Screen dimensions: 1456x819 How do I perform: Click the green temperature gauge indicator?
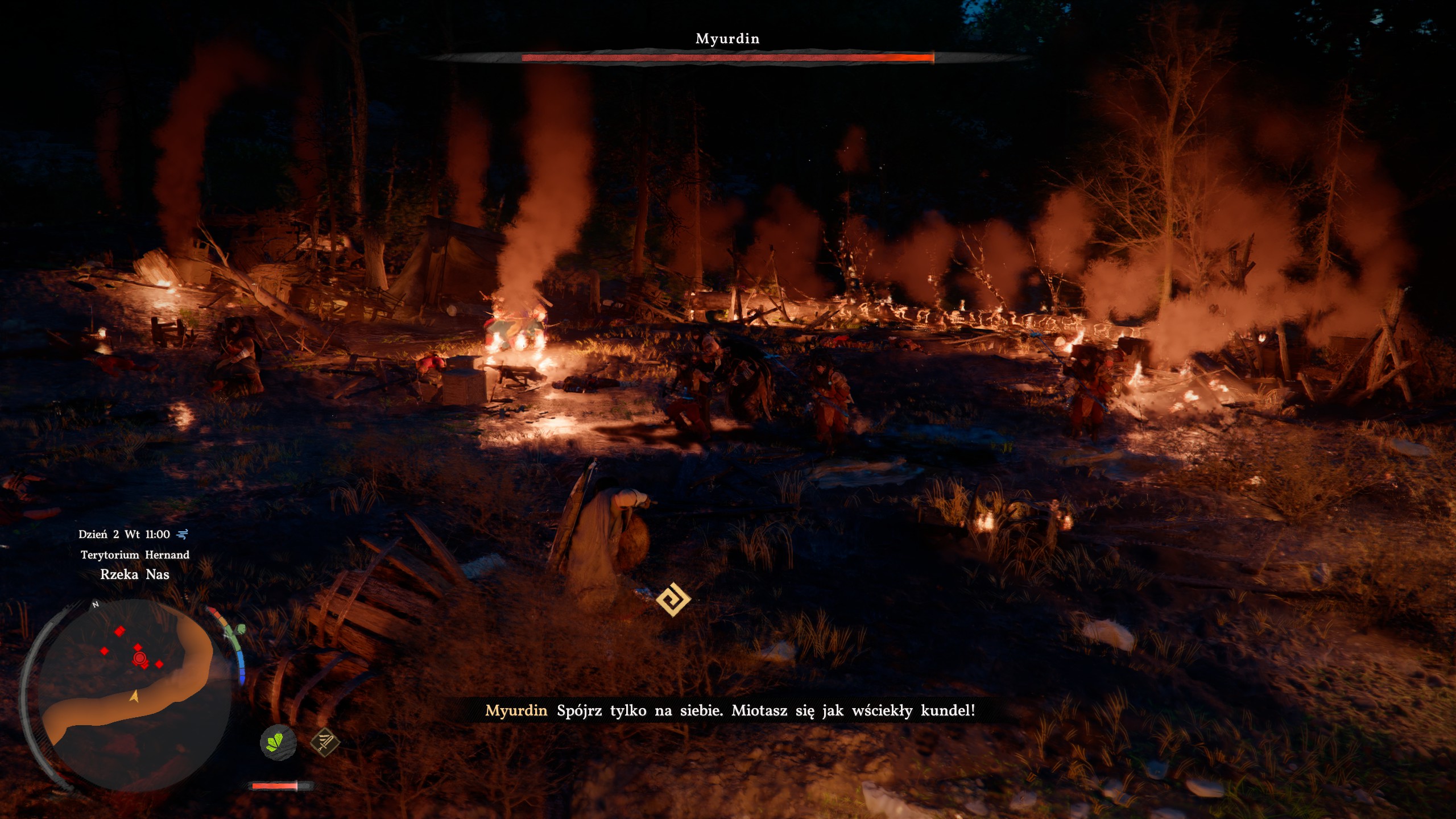pyautogui.click(x=239, y=629)
